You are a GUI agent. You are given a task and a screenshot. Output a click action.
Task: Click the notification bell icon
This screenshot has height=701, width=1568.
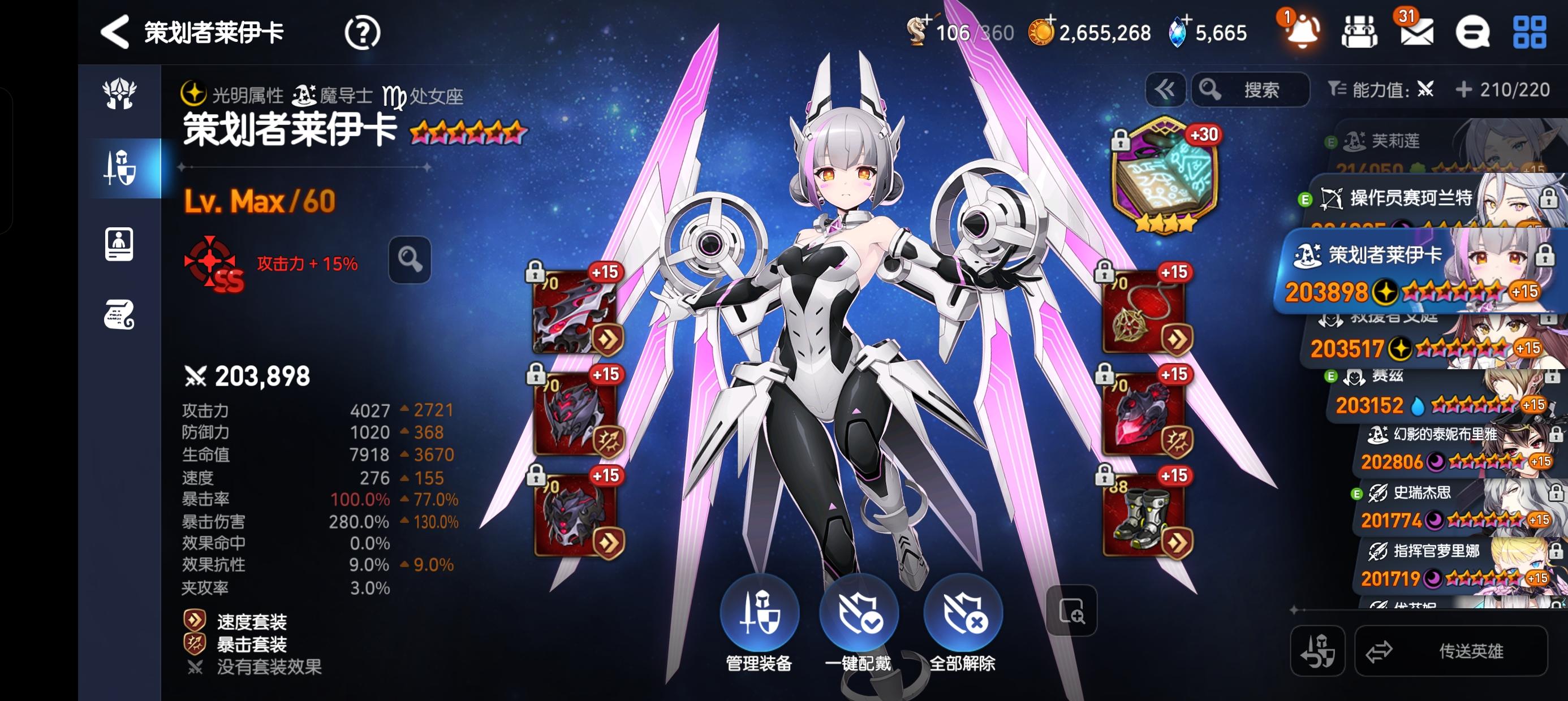coord(1302,33)
